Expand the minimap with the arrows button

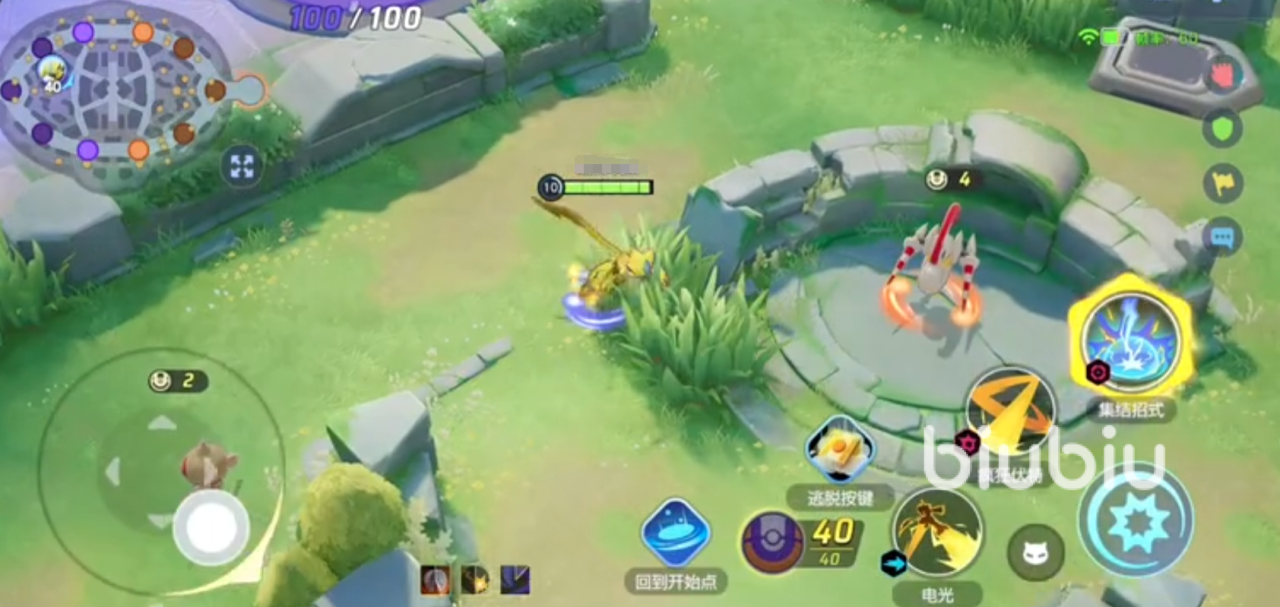tap(241, 167)
